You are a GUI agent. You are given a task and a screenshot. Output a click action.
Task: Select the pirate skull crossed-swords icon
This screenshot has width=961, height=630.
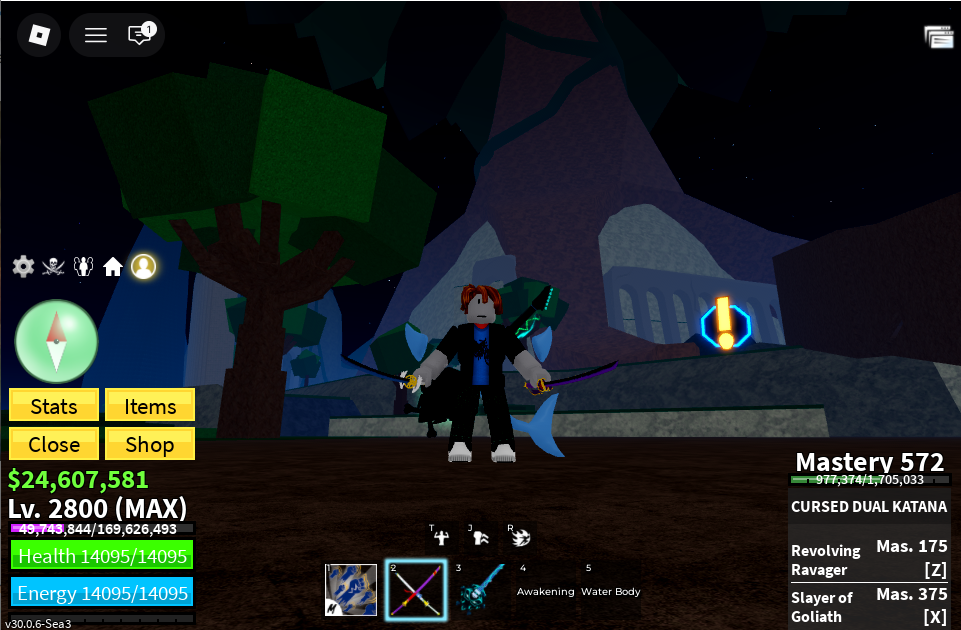(x=54, y=266)
